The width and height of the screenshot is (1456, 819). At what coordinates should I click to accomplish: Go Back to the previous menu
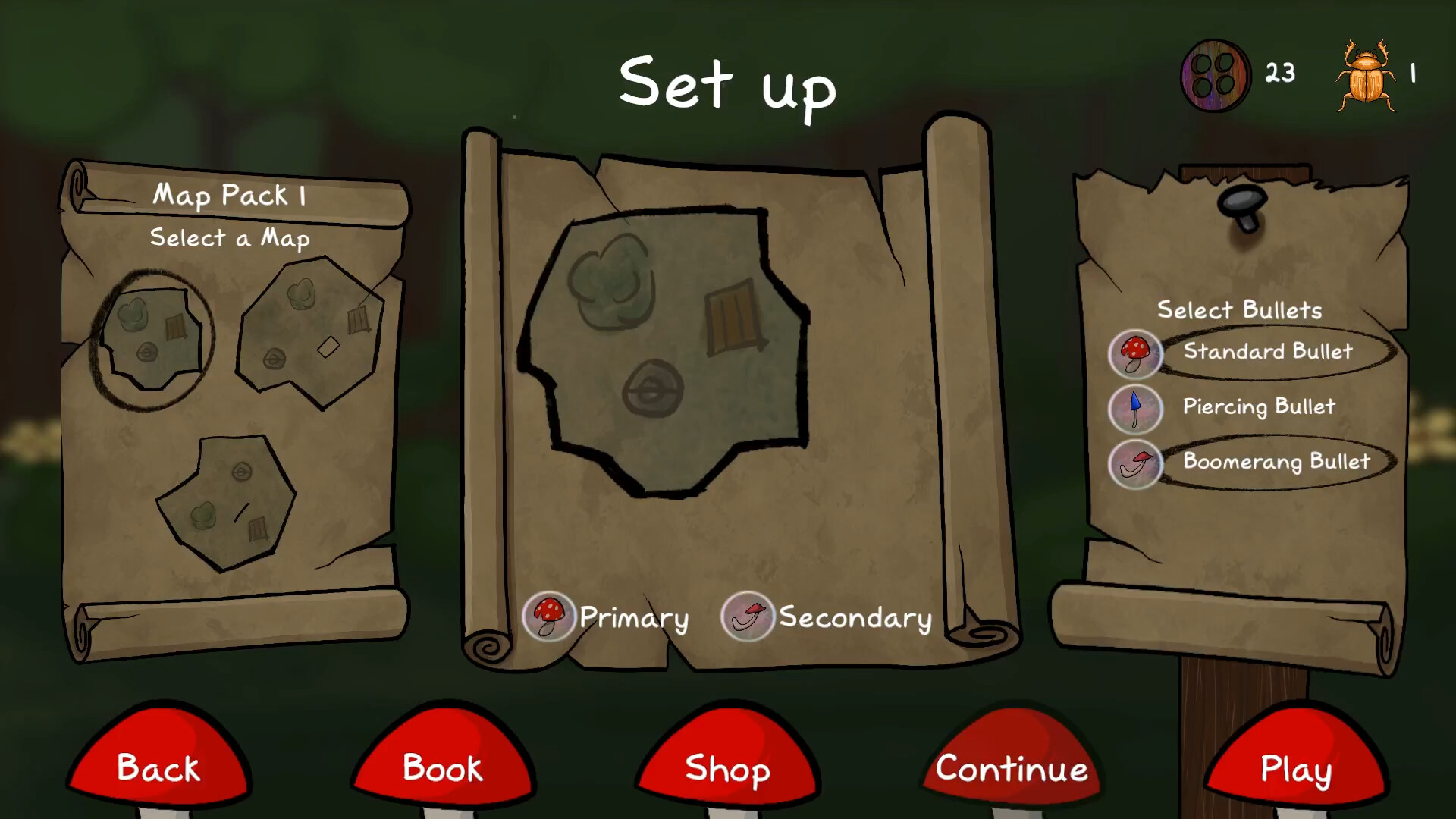coord(158,768)
